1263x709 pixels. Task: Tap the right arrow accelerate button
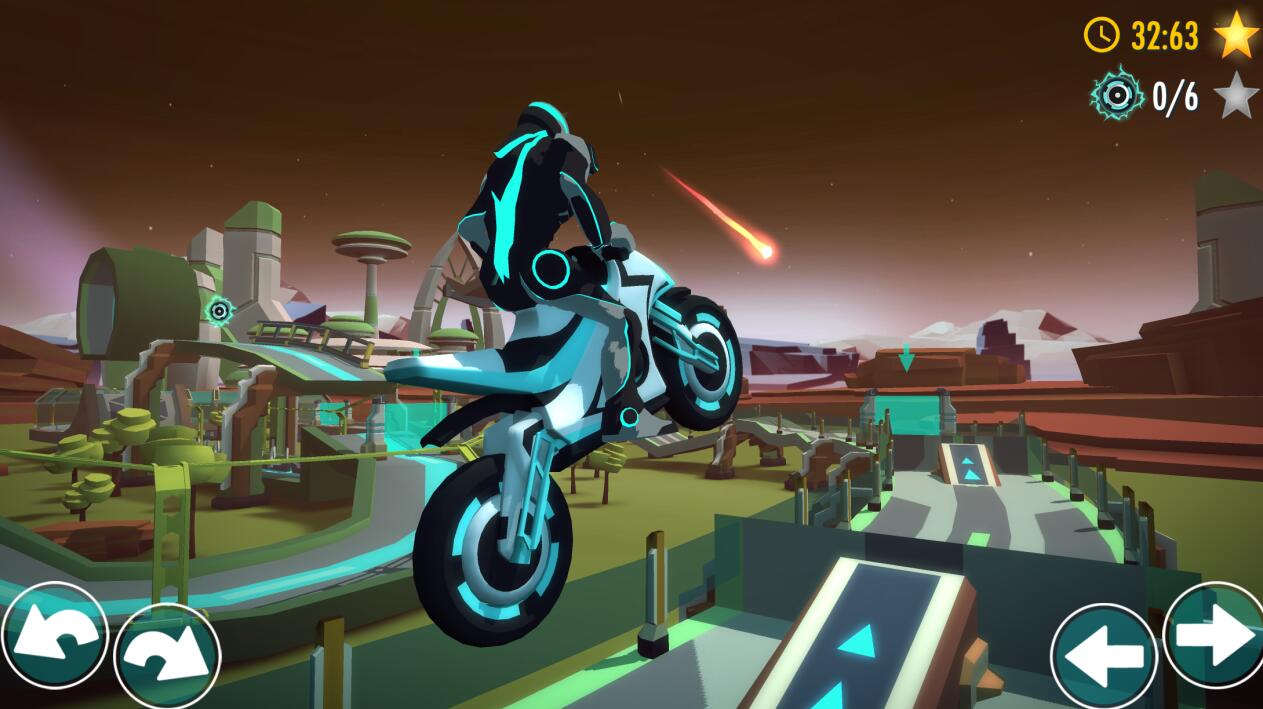[1215, 635]
